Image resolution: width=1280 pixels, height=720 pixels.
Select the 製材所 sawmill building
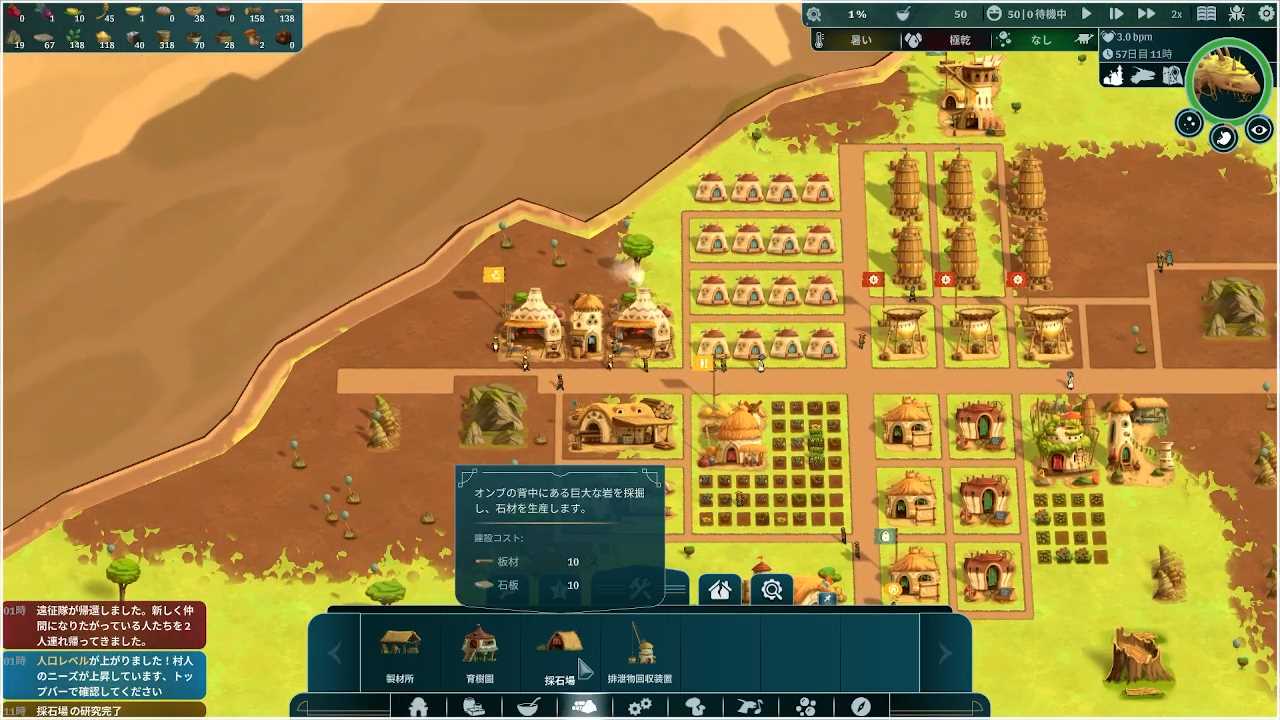400,652
